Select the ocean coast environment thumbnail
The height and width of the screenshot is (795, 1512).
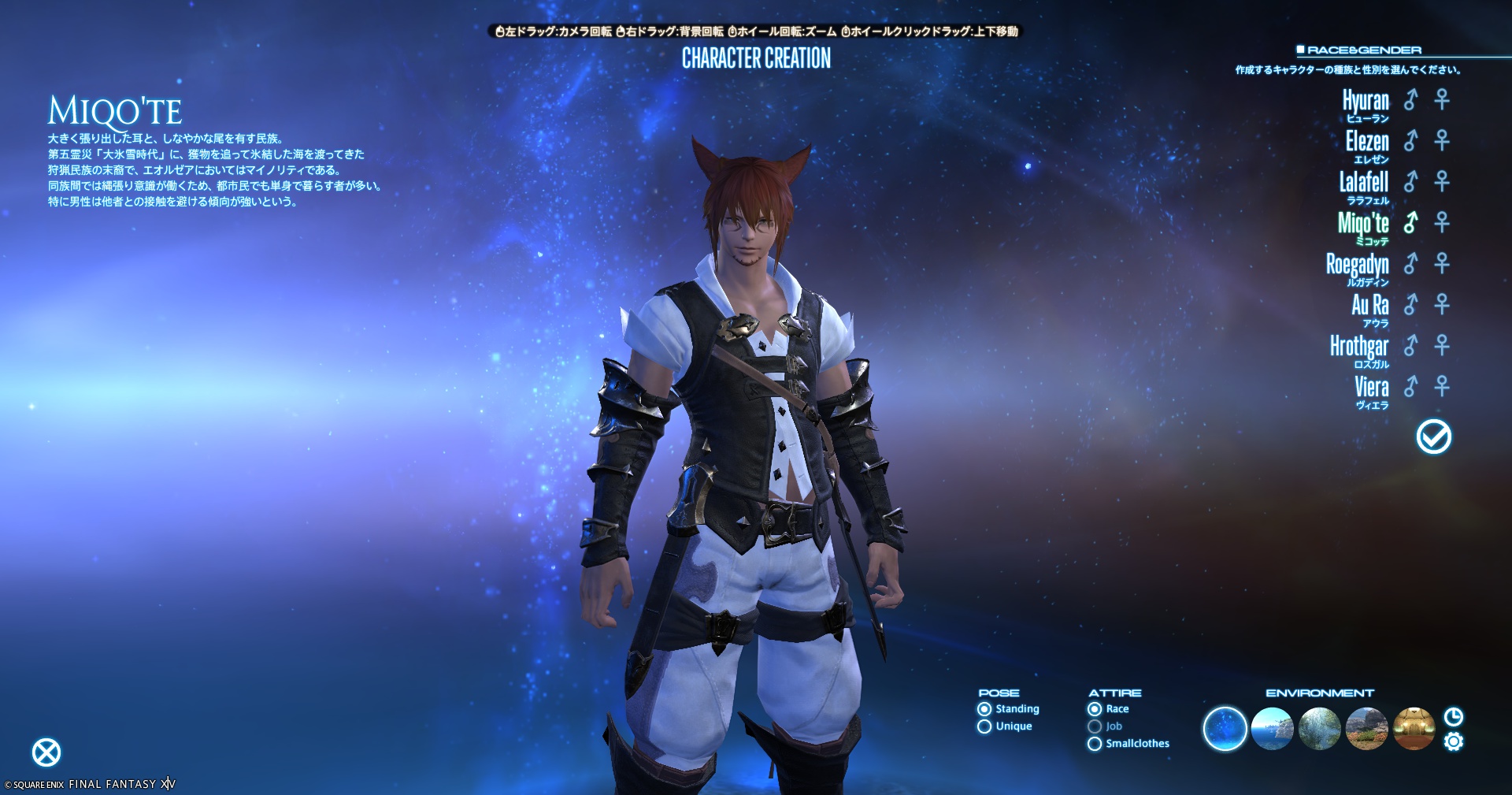[1273, 729]
